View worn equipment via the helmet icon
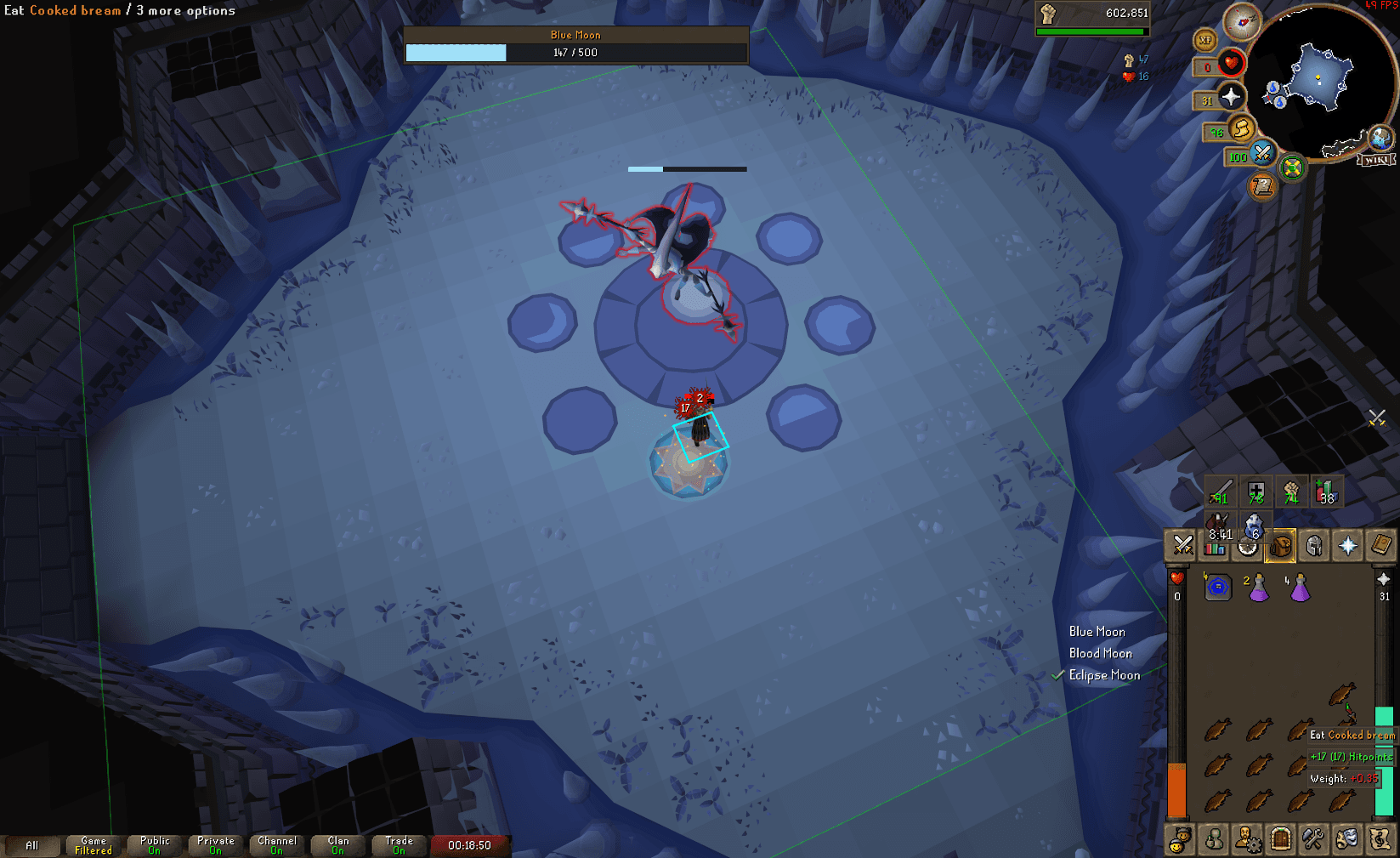The height and width of the screenshot is (858, 1400). tap(1313, 547)
